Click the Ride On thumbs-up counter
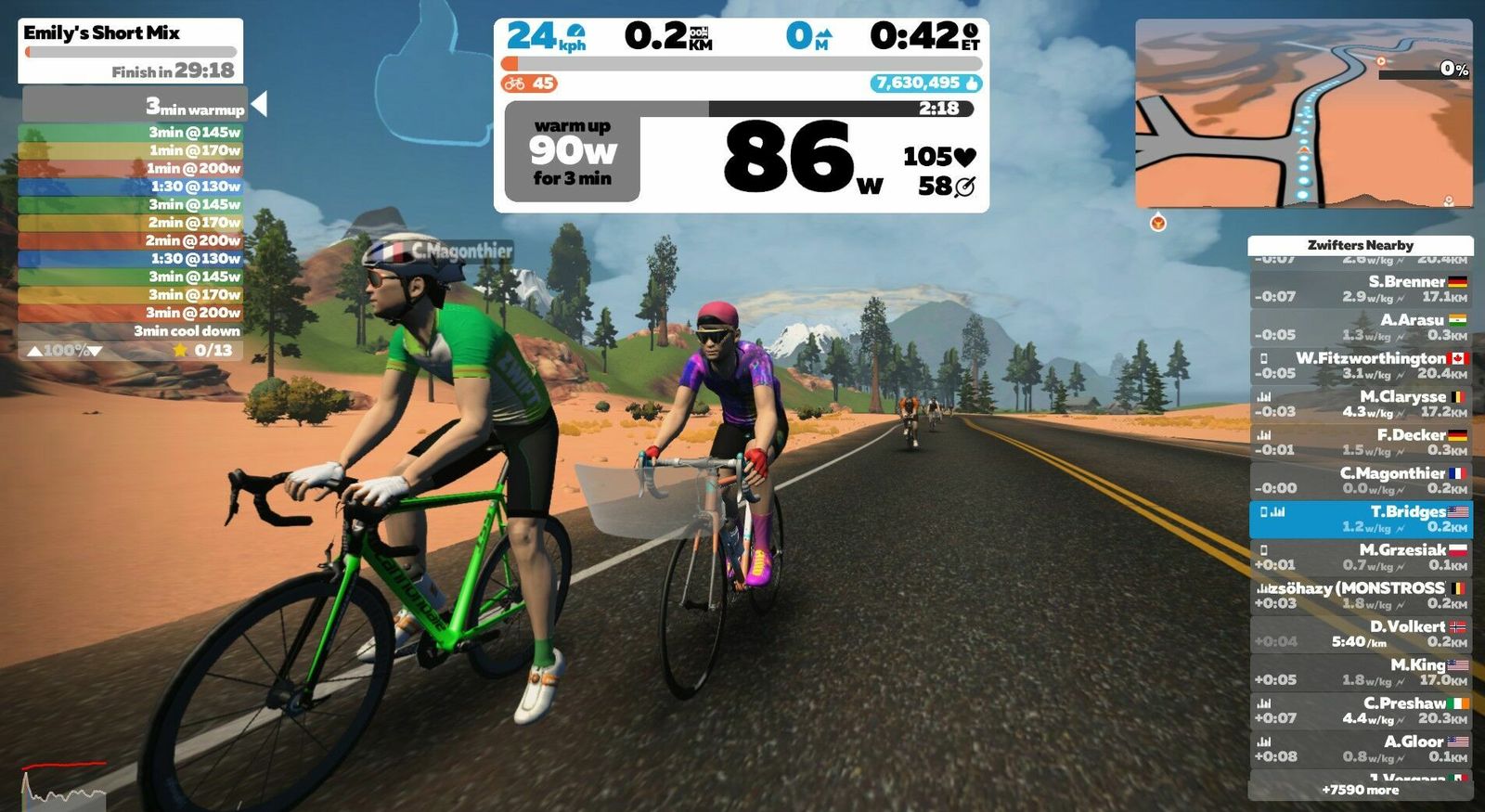 (926, 84)
